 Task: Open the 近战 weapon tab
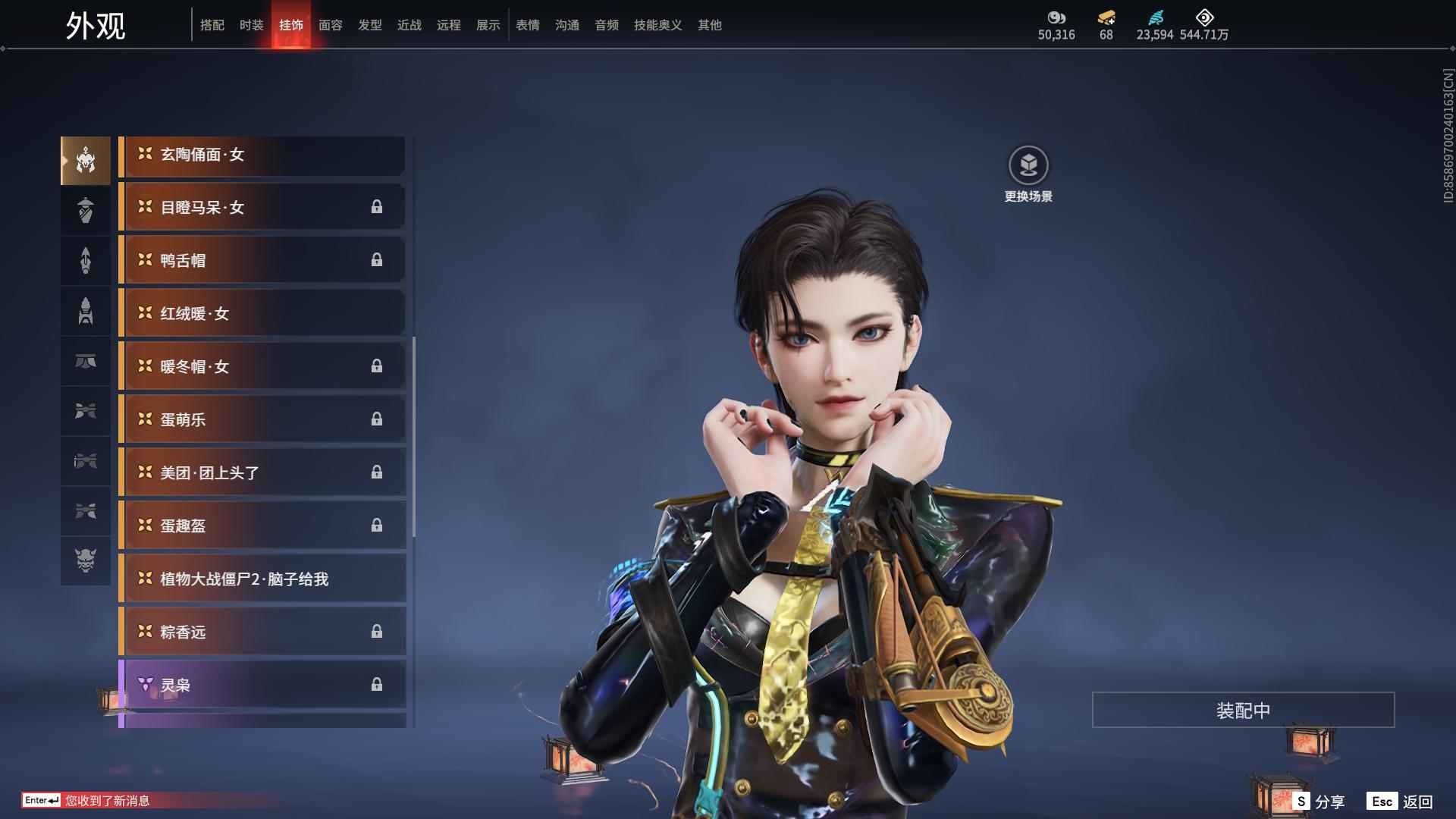pyautogui.click(x=409, y=25)
